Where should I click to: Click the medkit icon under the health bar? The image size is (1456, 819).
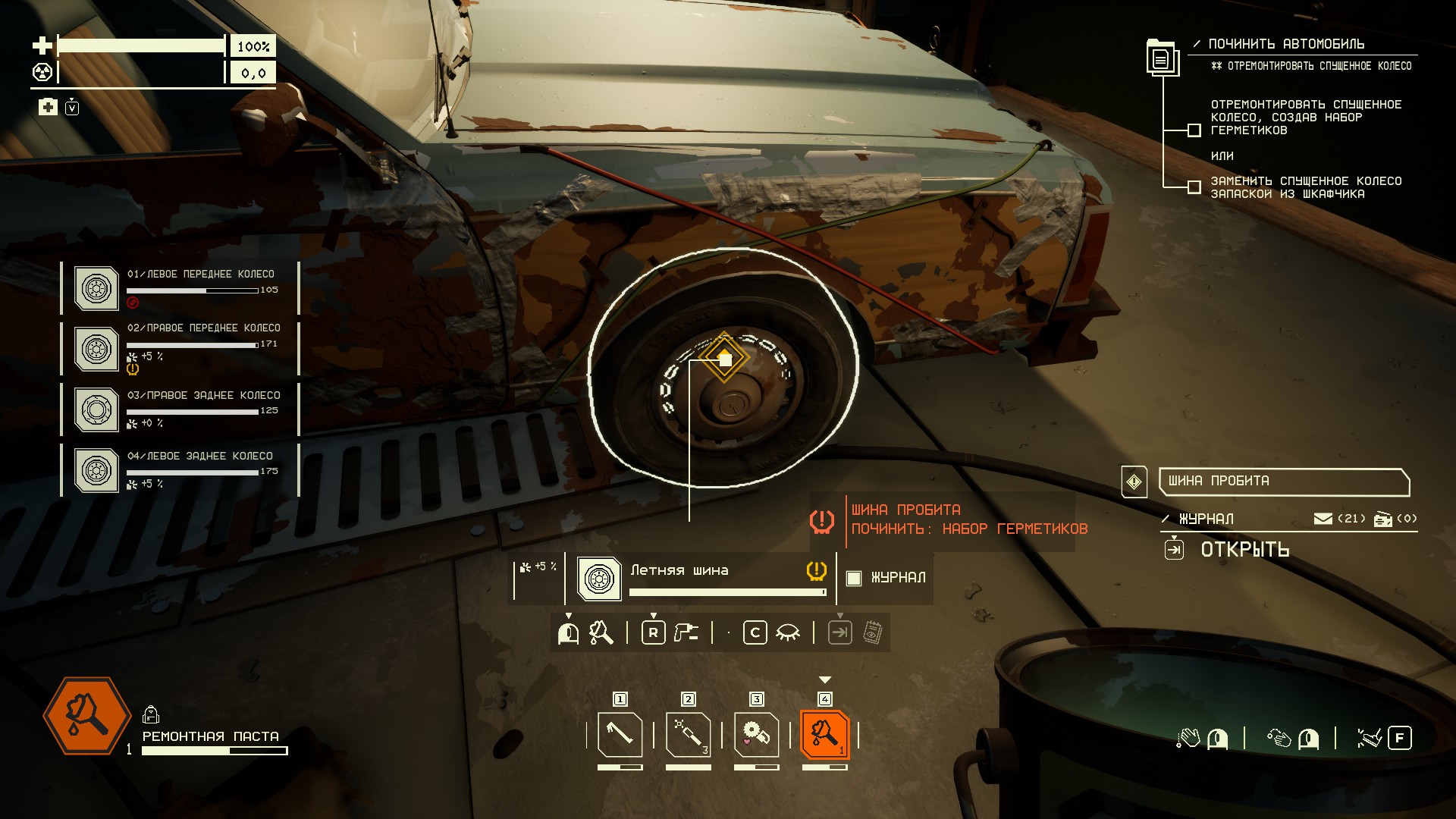point(48,107)
